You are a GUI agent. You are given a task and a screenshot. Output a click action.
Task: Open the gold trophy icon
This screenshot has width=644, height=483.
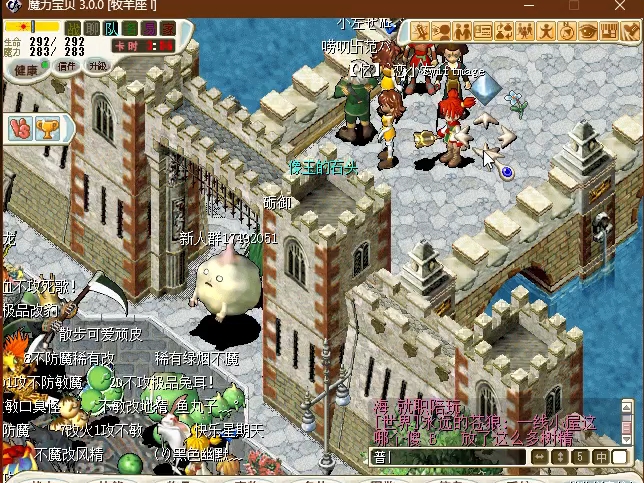tap(47, 127)
